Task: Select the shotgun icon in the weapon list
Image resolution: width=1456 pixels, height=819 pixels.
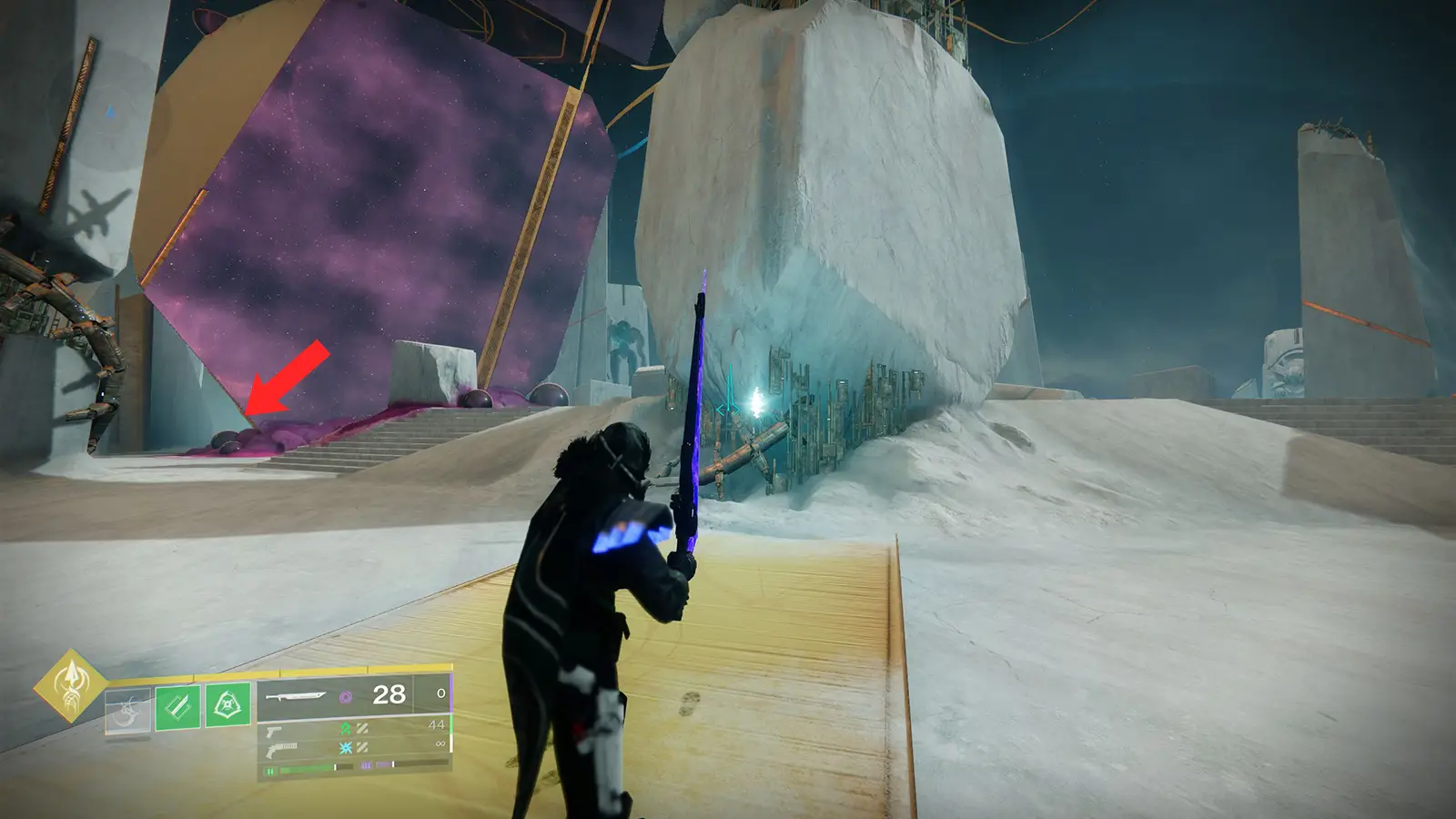Action: (x=282, y=749)
